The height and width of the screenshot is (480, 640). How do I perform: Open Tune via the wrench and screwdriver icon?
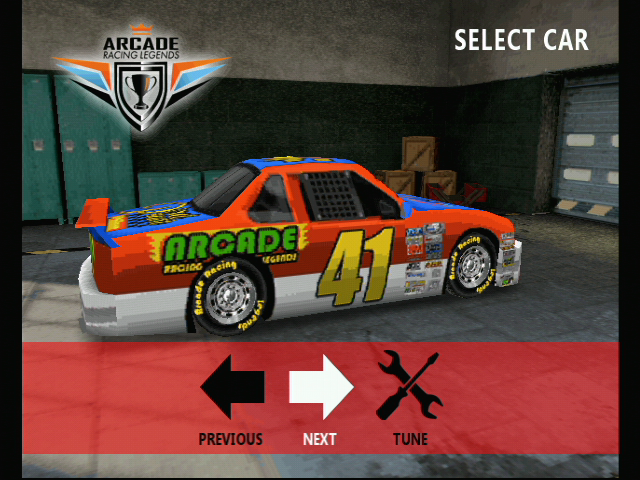(409, 386)
